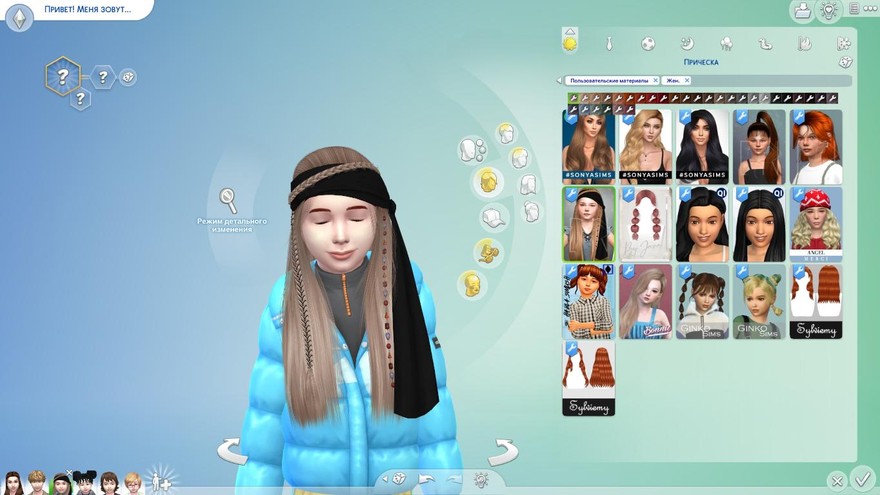Remove the 'Жен.' filter tag
This screenshot has height=495, width=880.
[x=687, y=80]
